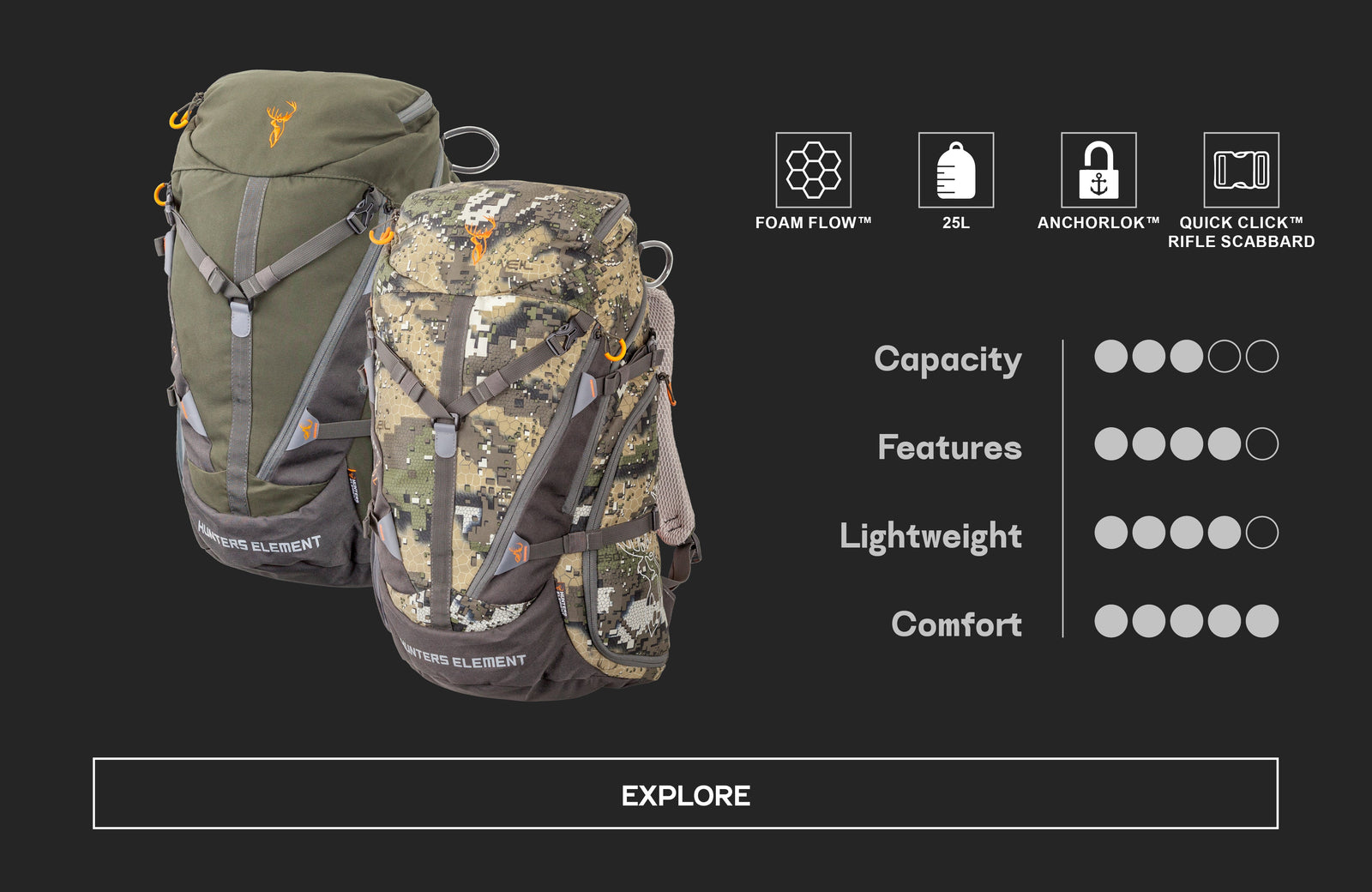Tap the Anchorlok padlock icon
This screenshot has width=1372, height=892.
[x=1098, y=170]
